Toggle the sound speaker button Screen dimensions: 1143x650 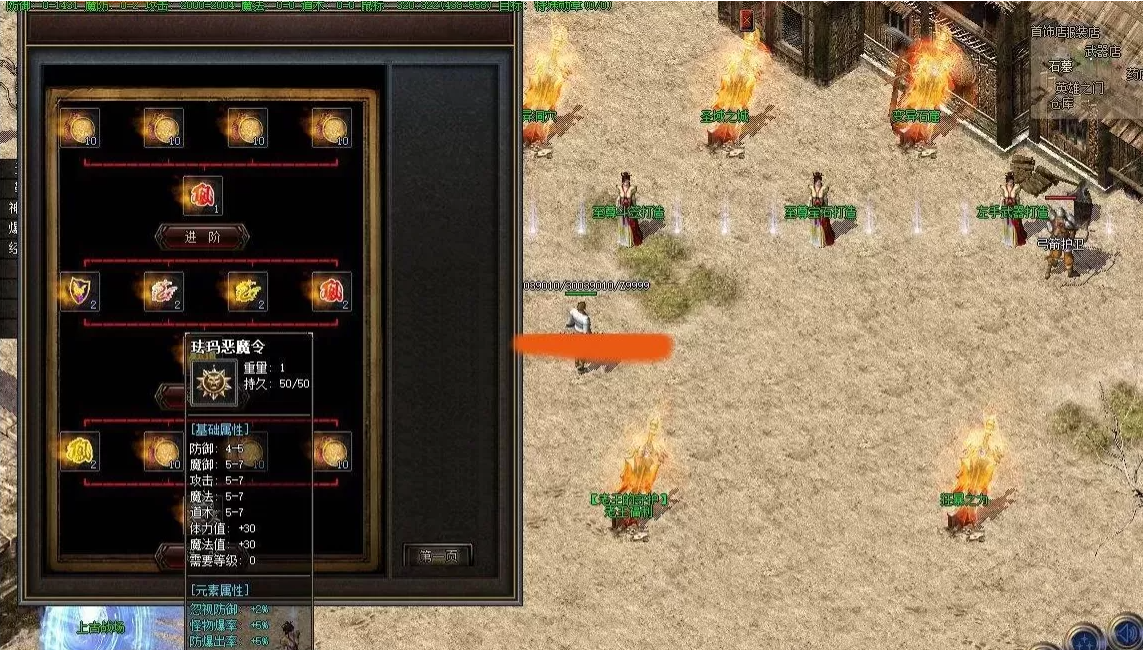[x=1128, y=636]
